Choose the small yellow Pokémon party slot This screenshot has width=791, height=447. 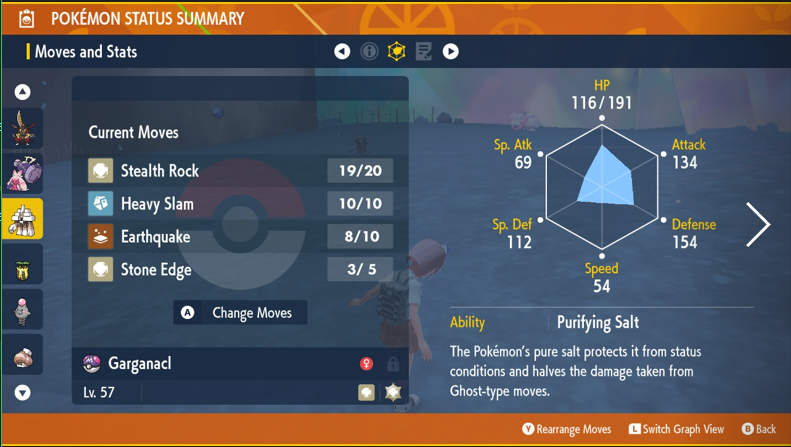[x=22, y=266]
